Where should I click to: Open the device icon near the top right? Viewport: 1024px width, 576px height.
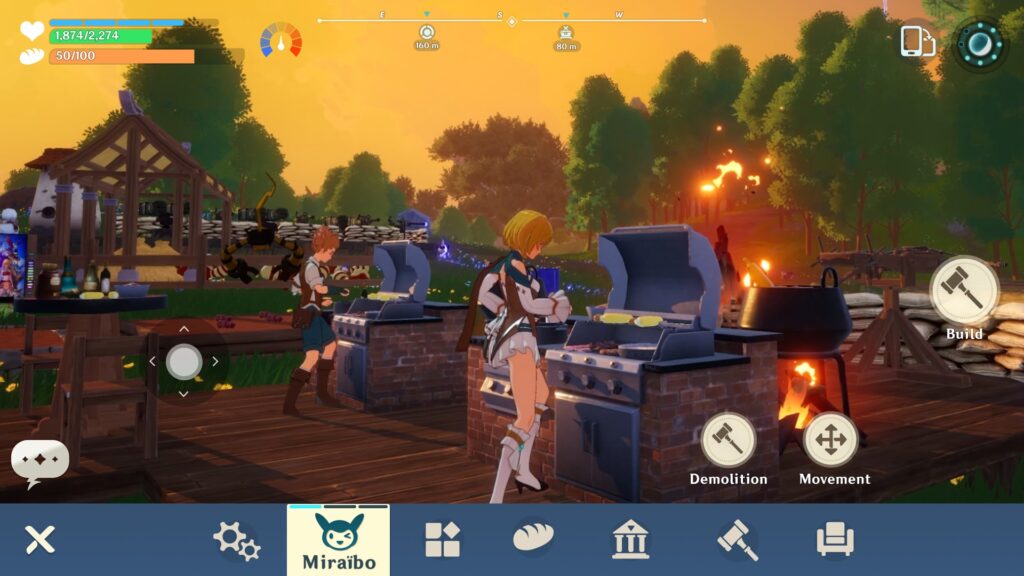917,43
